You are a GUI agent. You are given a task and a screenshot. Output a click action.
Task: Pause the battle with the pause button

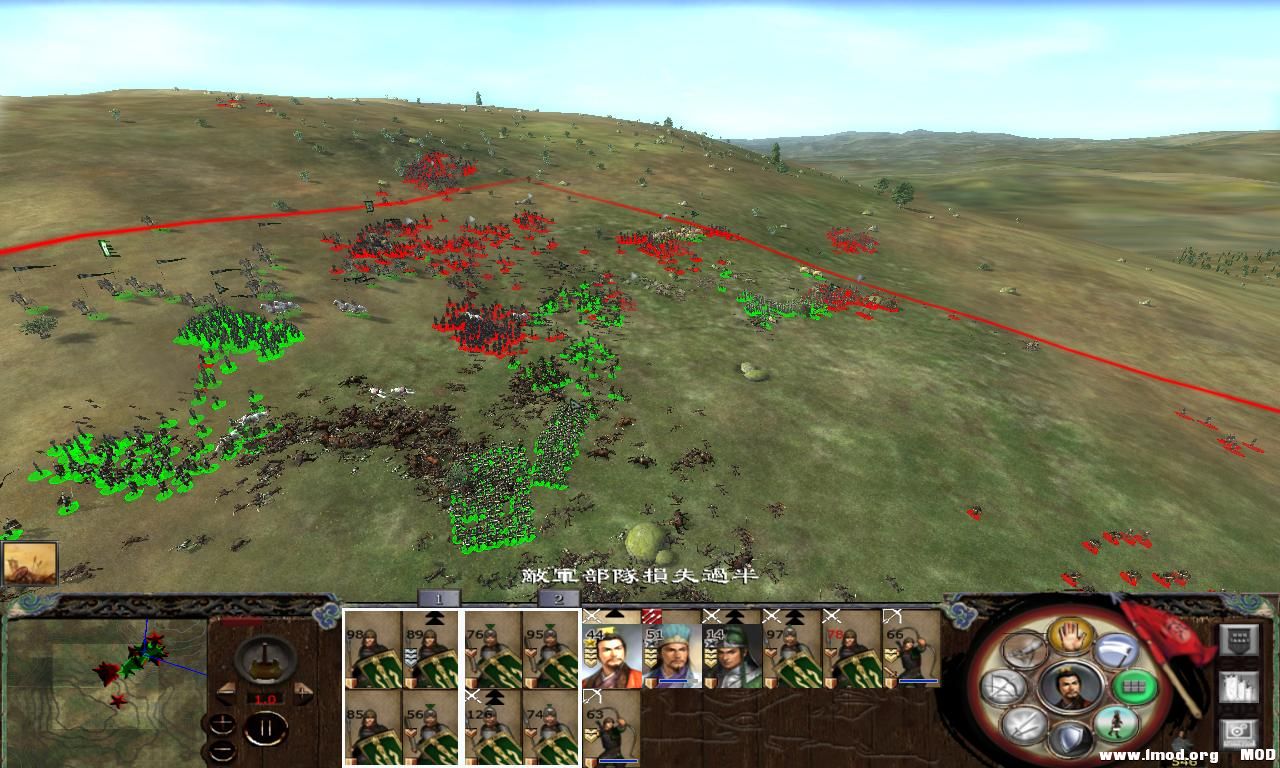[x=267, y=727]
